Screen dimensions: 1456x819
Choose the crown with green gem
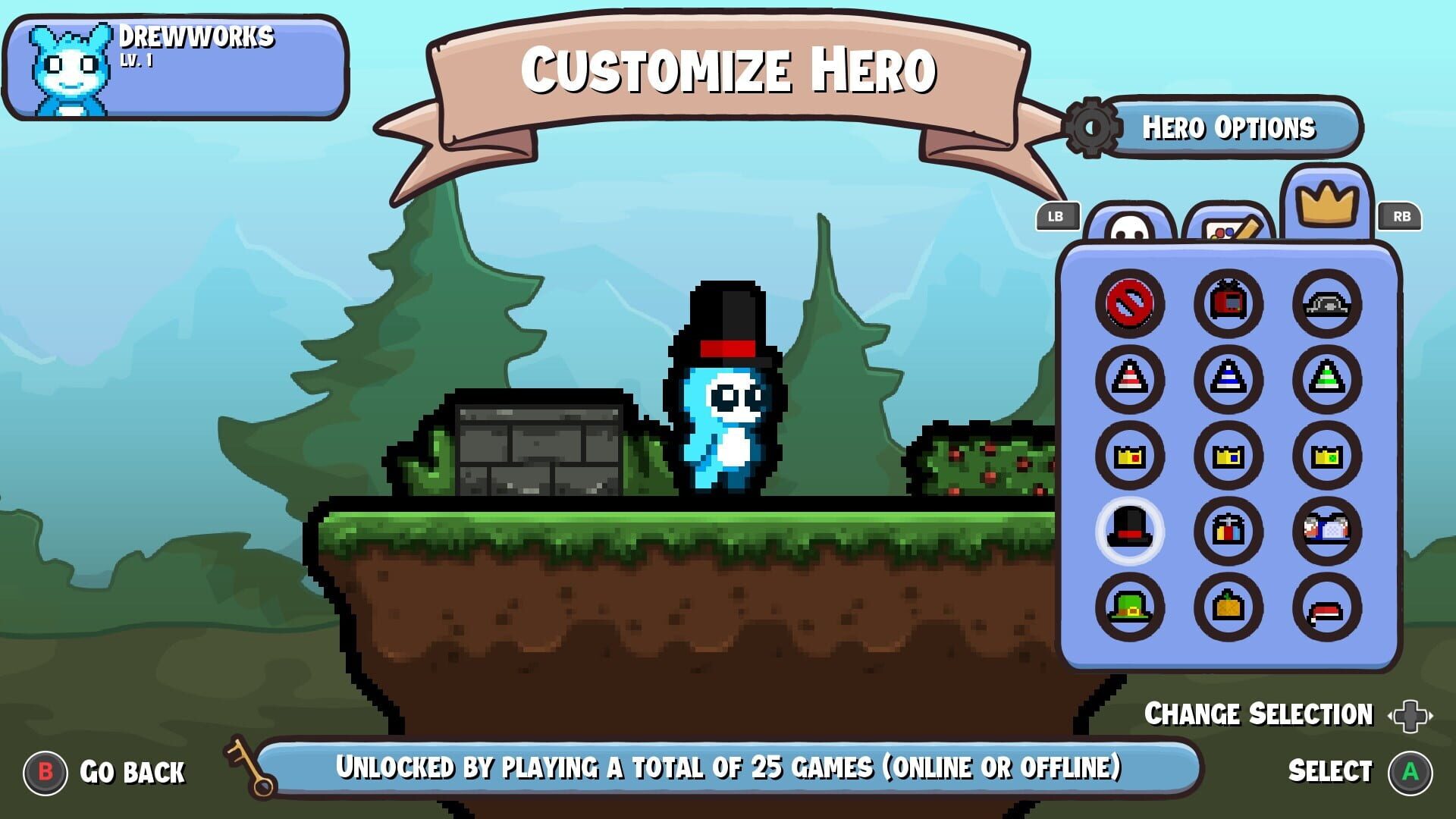tap(1326, 455)
